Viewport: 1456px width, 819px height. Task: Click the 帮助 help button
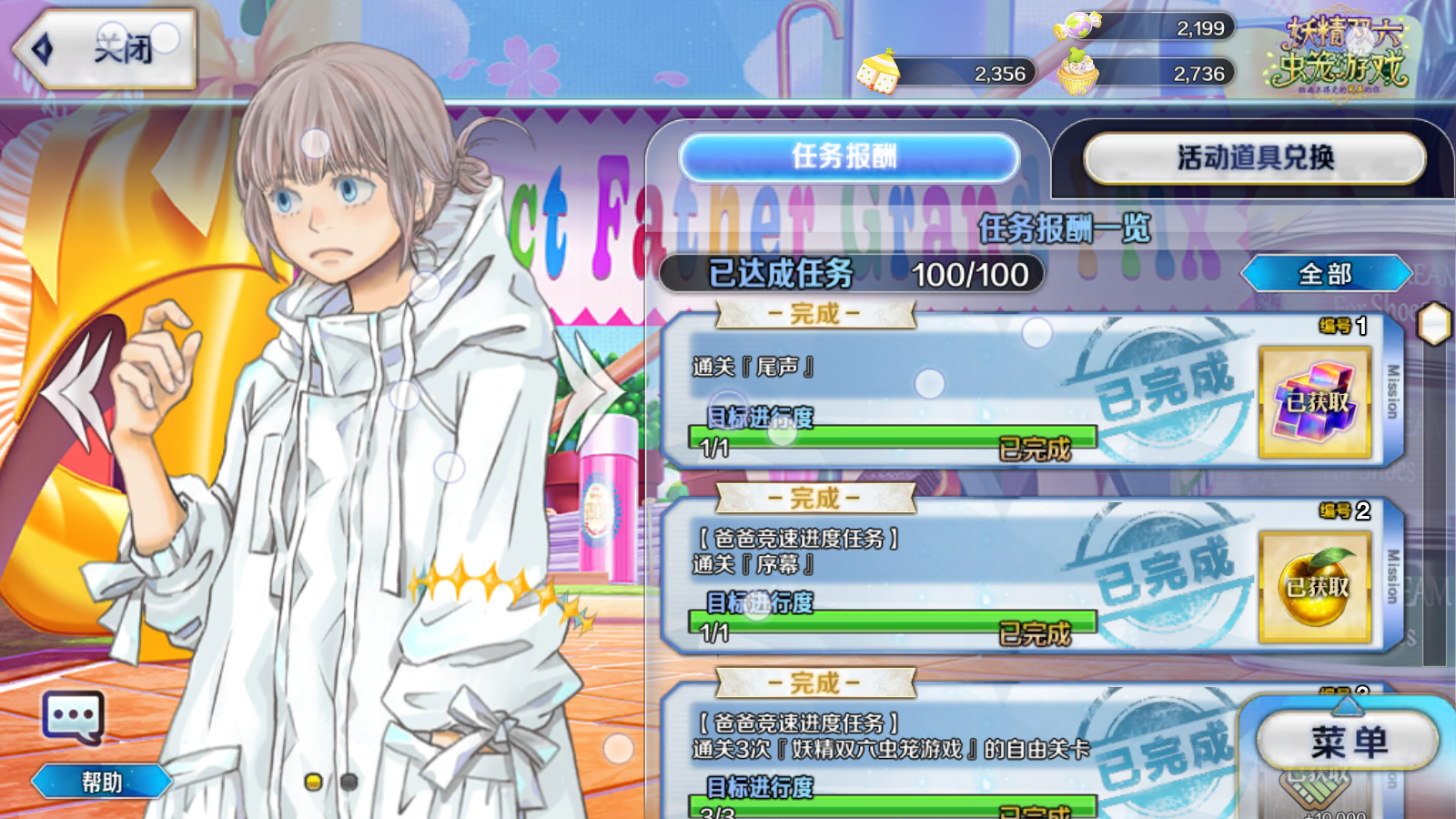point(101,782)
